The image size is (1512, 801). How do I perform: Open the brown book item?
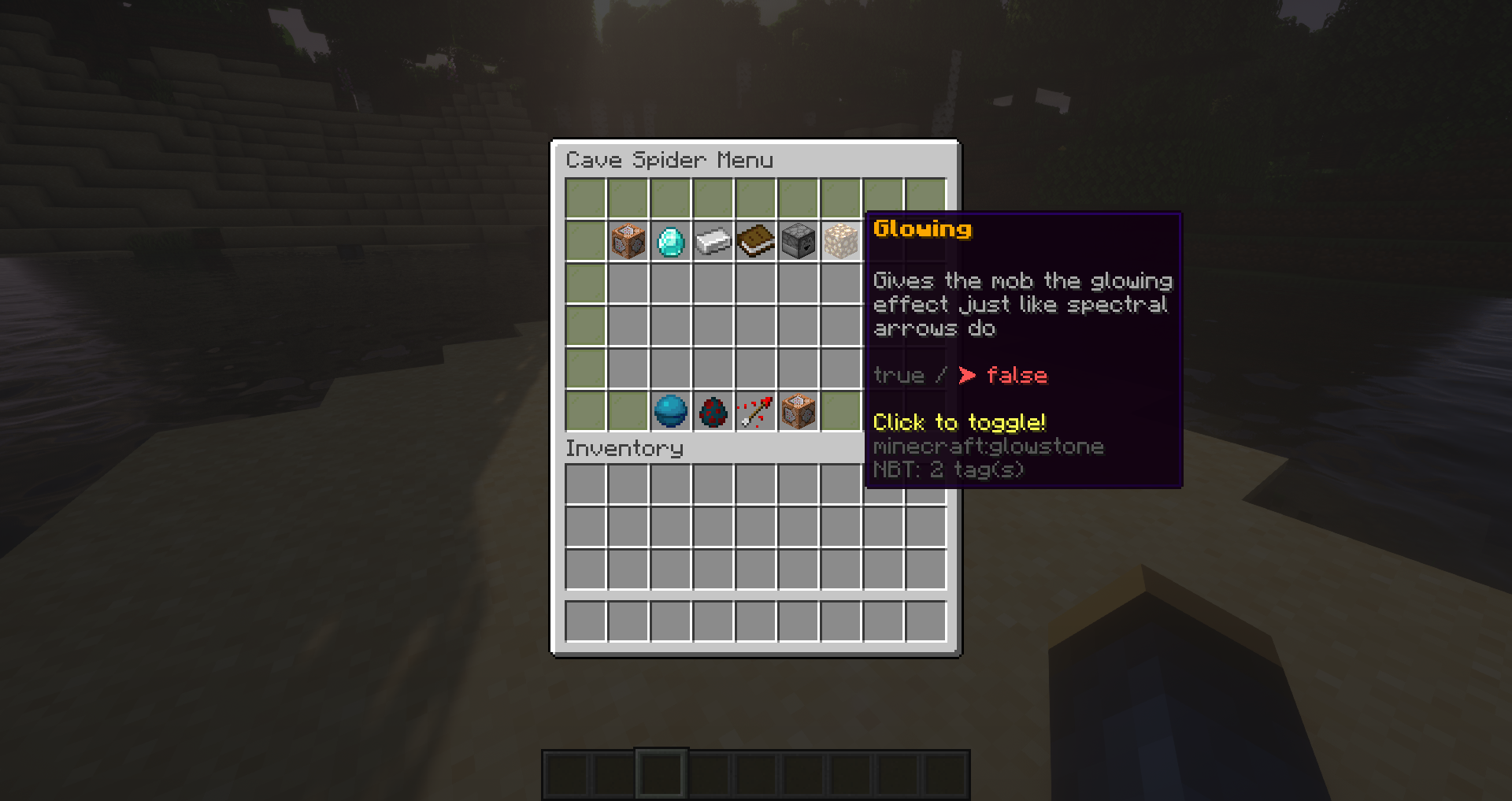point(756,241)
